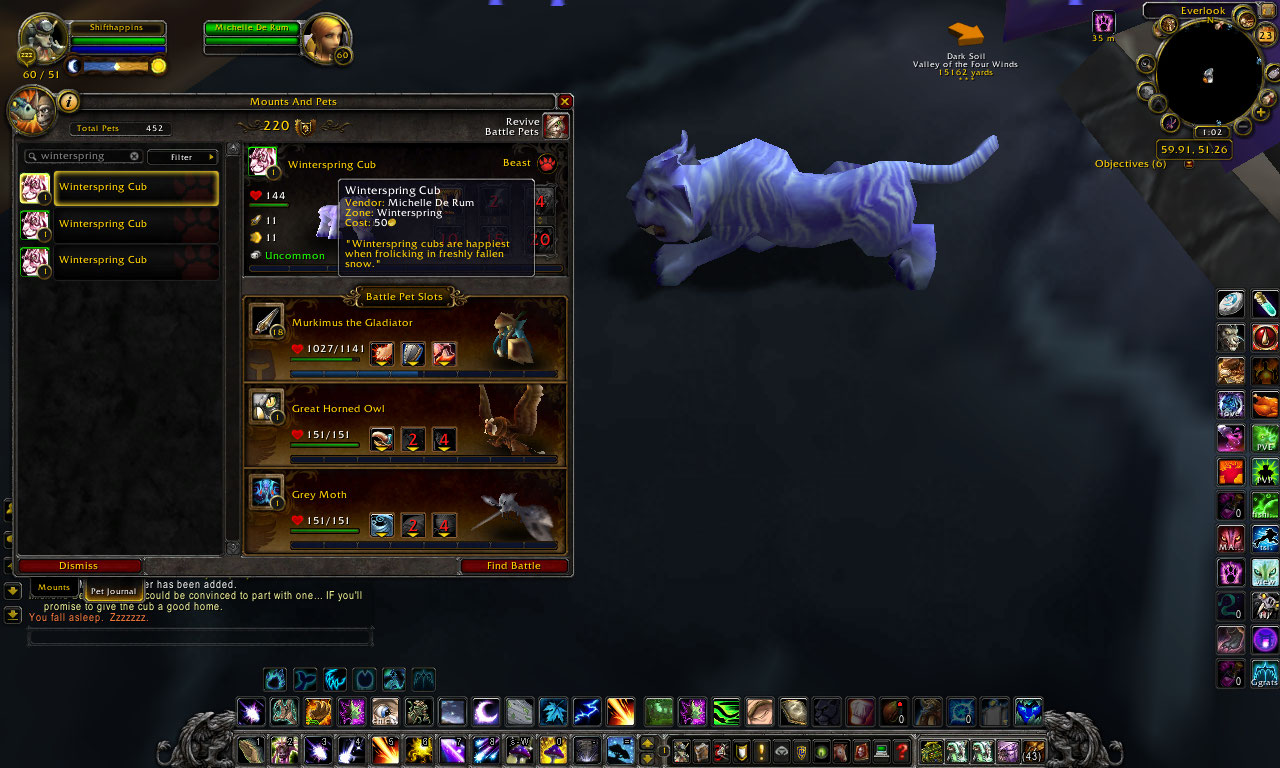Click the buff icon showing 35 m remaining
The image size is (1280, 768).
click(x=1104, y=21)
